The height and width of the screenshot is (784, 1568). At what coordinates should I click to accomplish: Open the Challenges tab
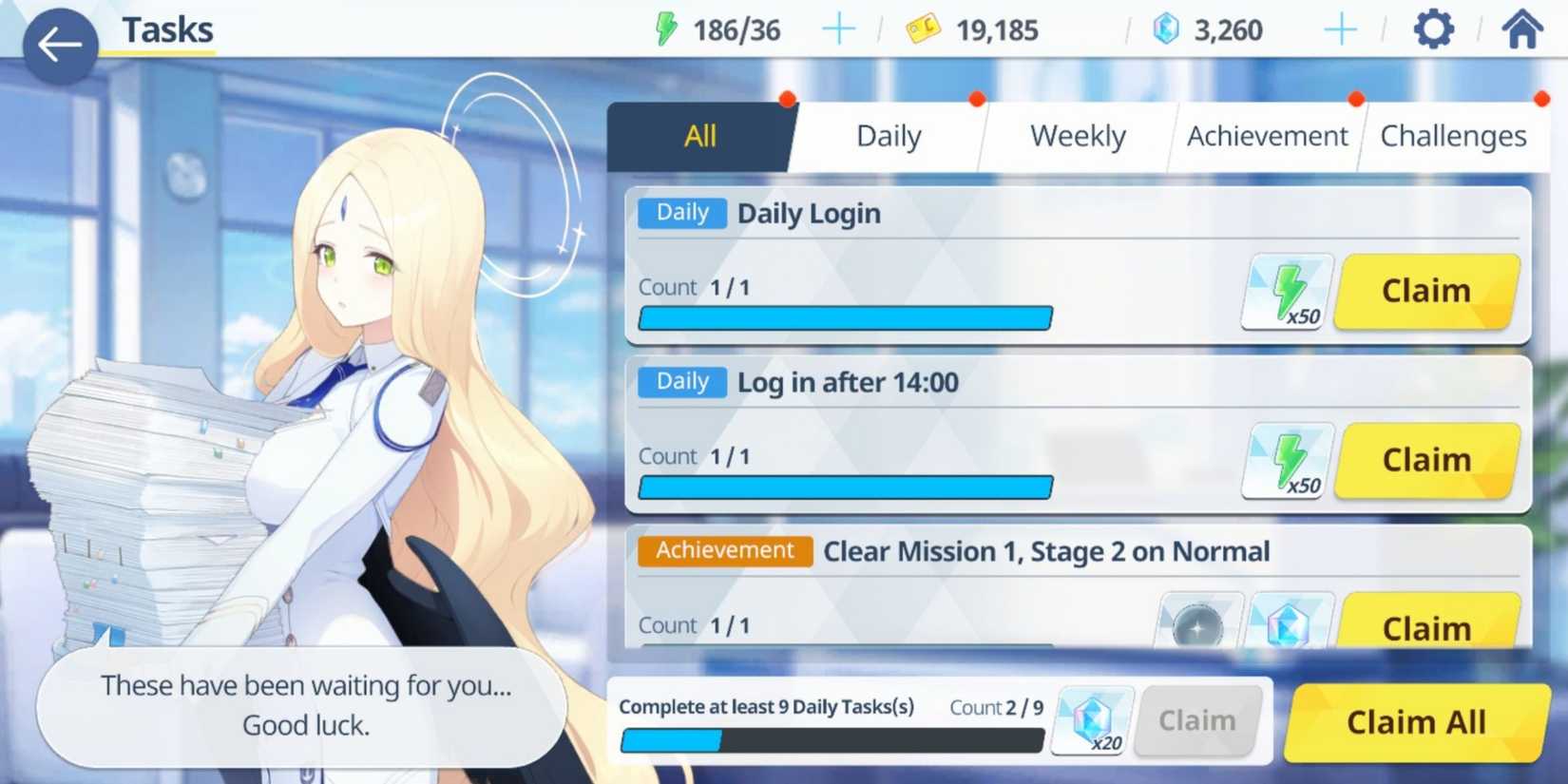[1452, 136]
